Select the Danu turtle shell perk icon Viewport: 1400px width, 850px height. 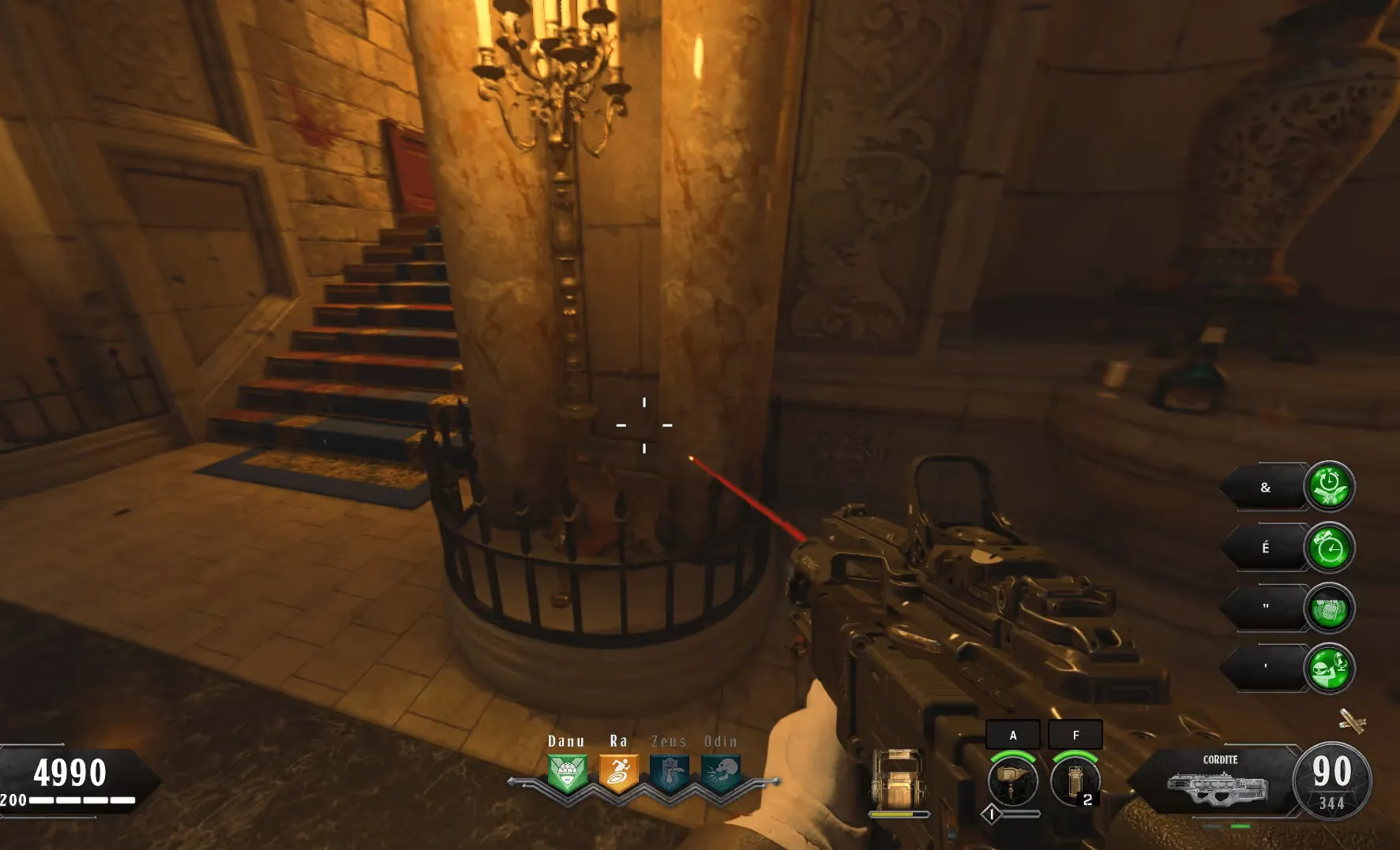pyautogui.click(x=567, y=773)
